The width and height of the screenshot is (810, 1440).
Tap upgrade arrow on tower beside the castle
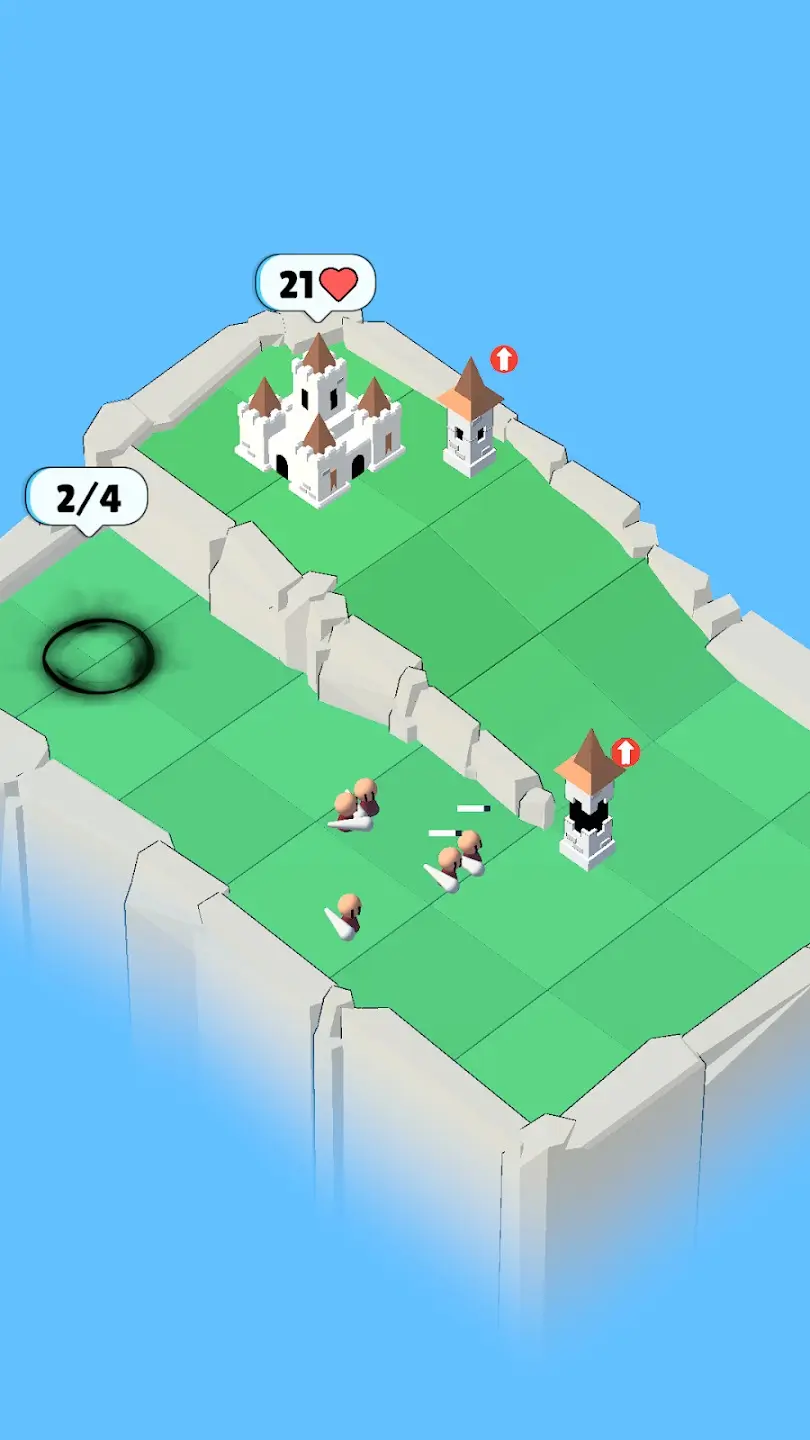504,359
